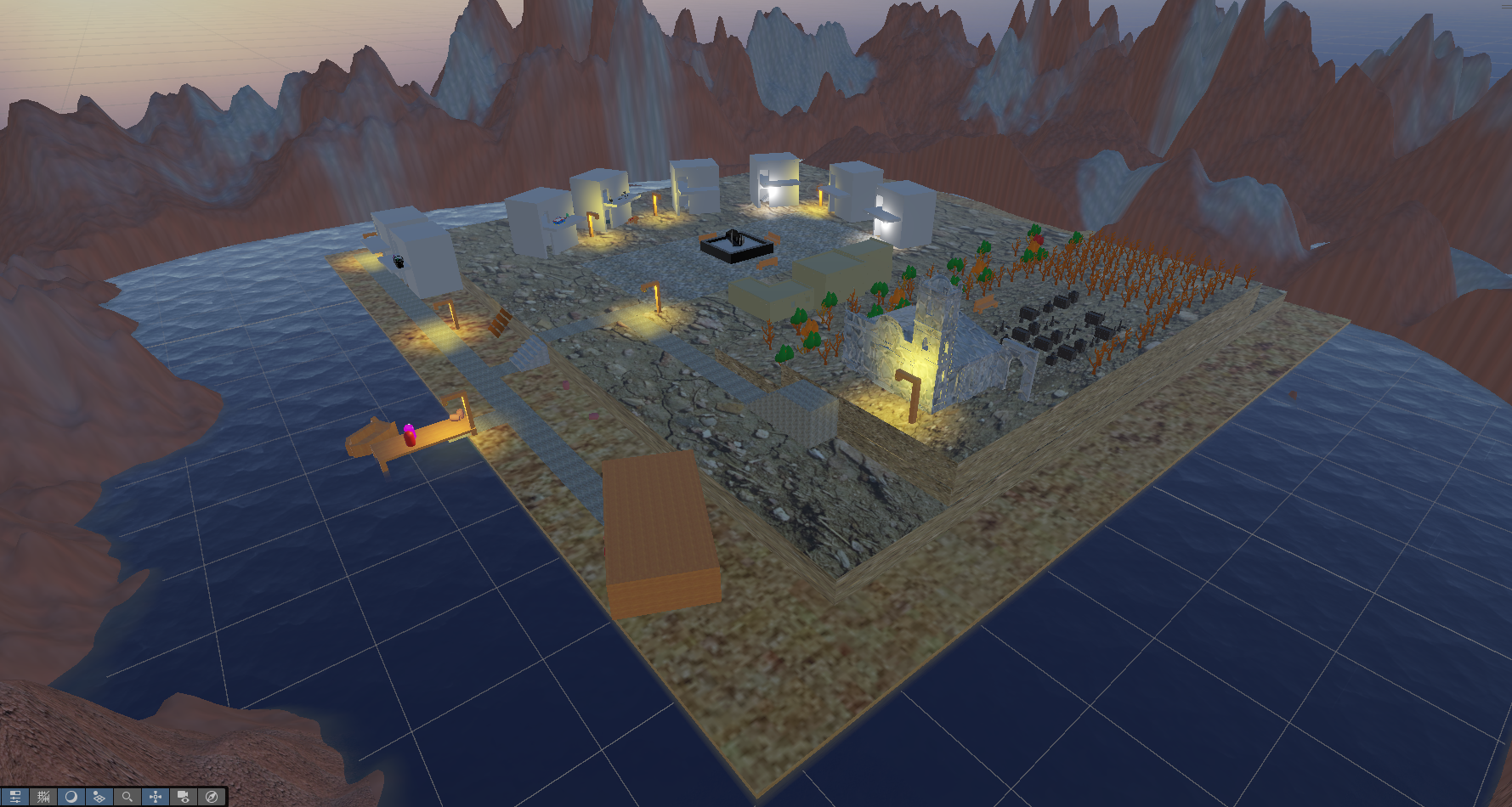Activate the magnifier zoom tool
The height and width of the screenshot is (807, 1512).
point(127,796)
